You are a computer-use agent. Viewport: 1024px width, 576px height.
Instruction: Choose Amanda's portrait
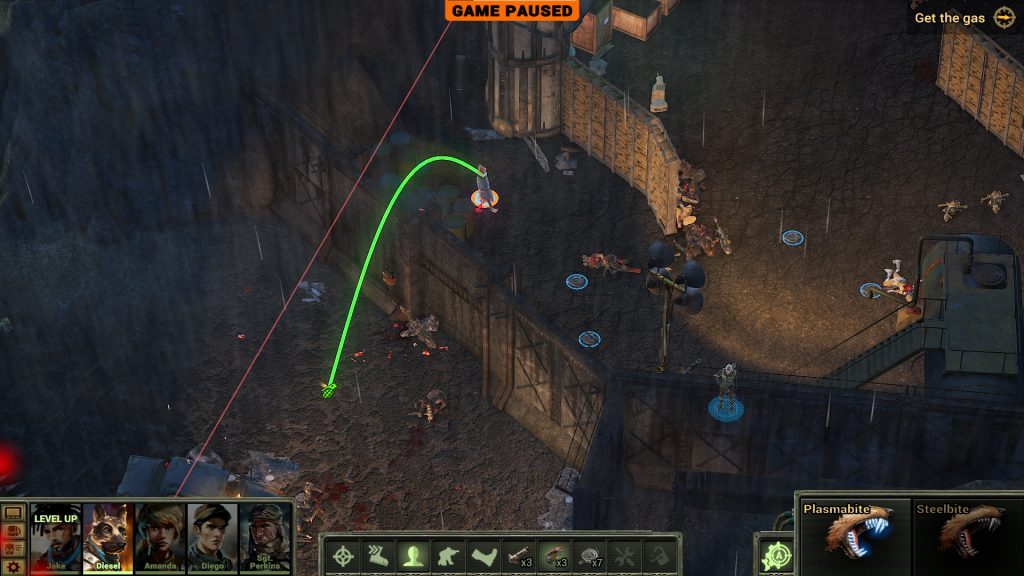(x=160, y=537)
